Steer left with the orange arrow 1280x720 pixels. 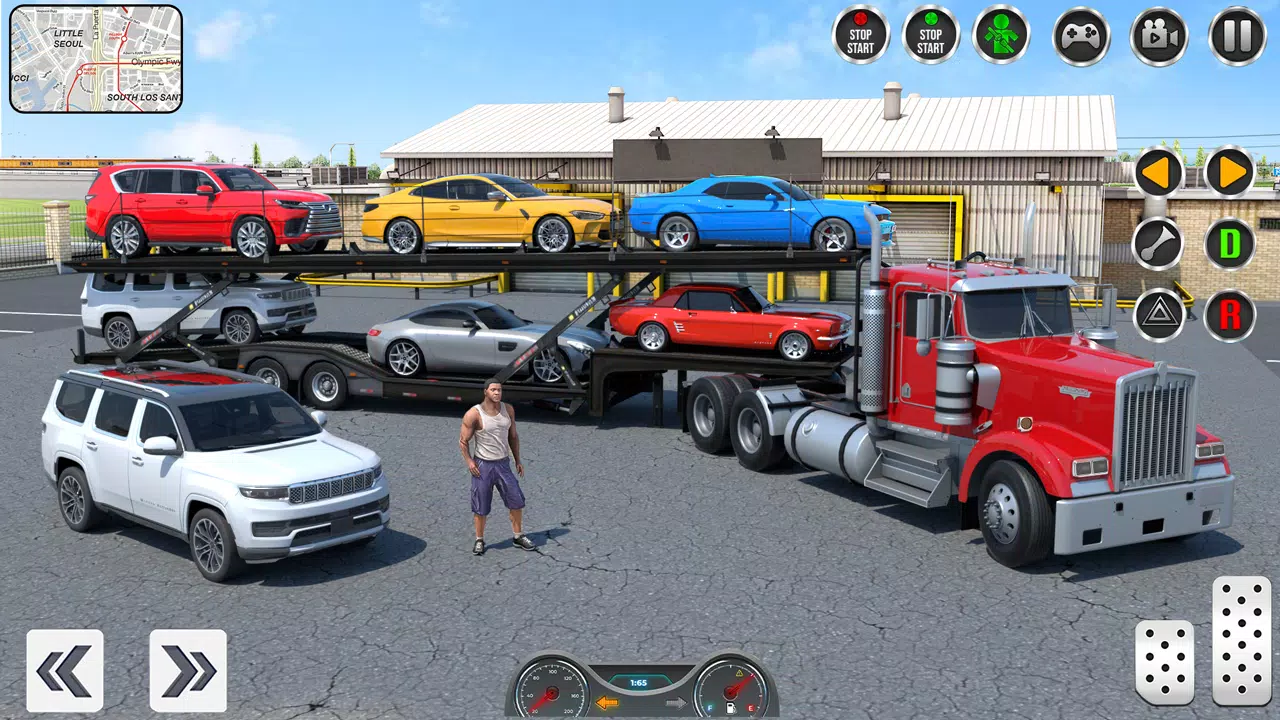tap(1157, 172)
